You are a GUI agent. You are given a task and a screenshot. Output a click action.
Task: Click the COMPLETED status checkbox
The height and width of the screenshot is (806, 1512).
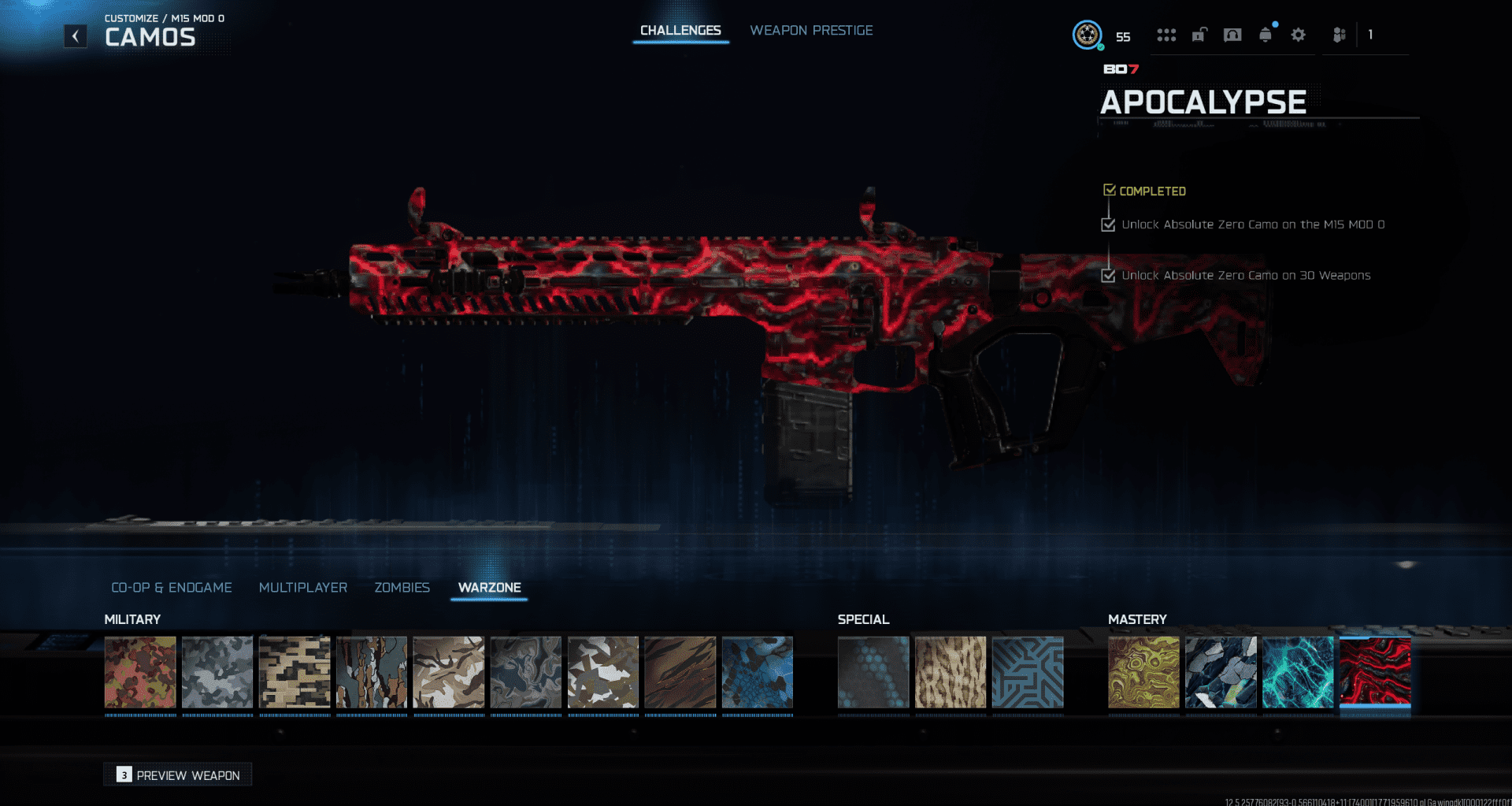(1110, 190)
